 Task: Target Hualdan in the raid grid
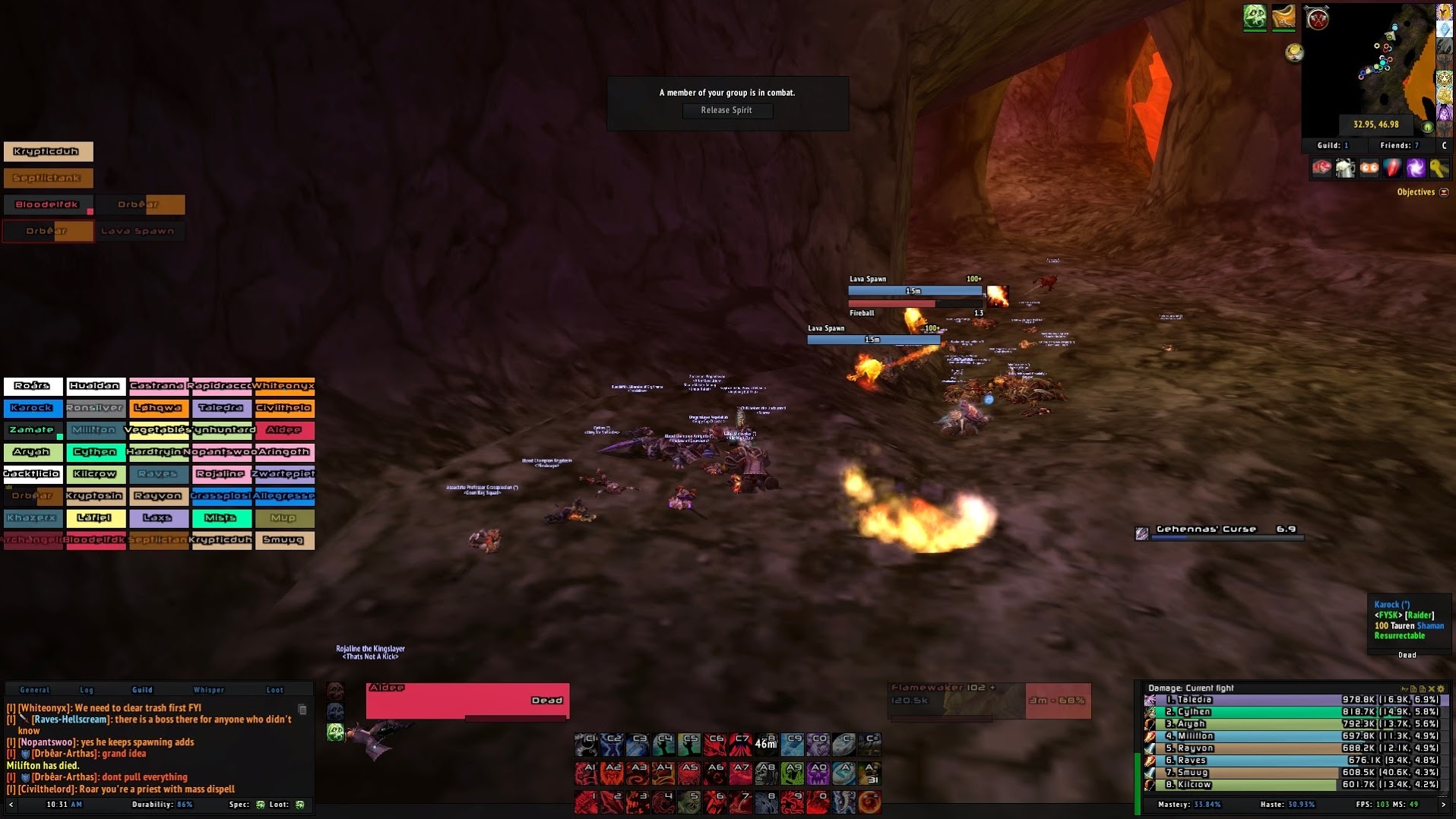[96, 386]
